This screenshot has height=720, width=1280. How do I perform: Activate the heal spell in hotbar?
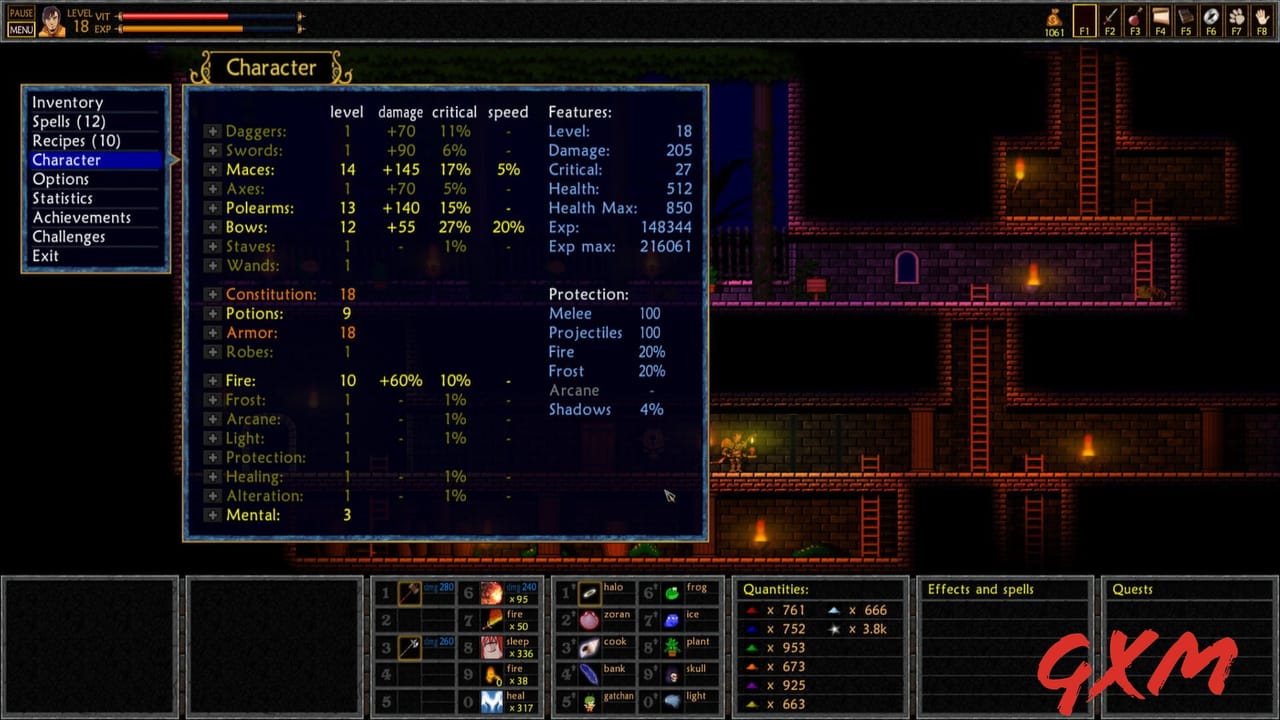[492, 702]
